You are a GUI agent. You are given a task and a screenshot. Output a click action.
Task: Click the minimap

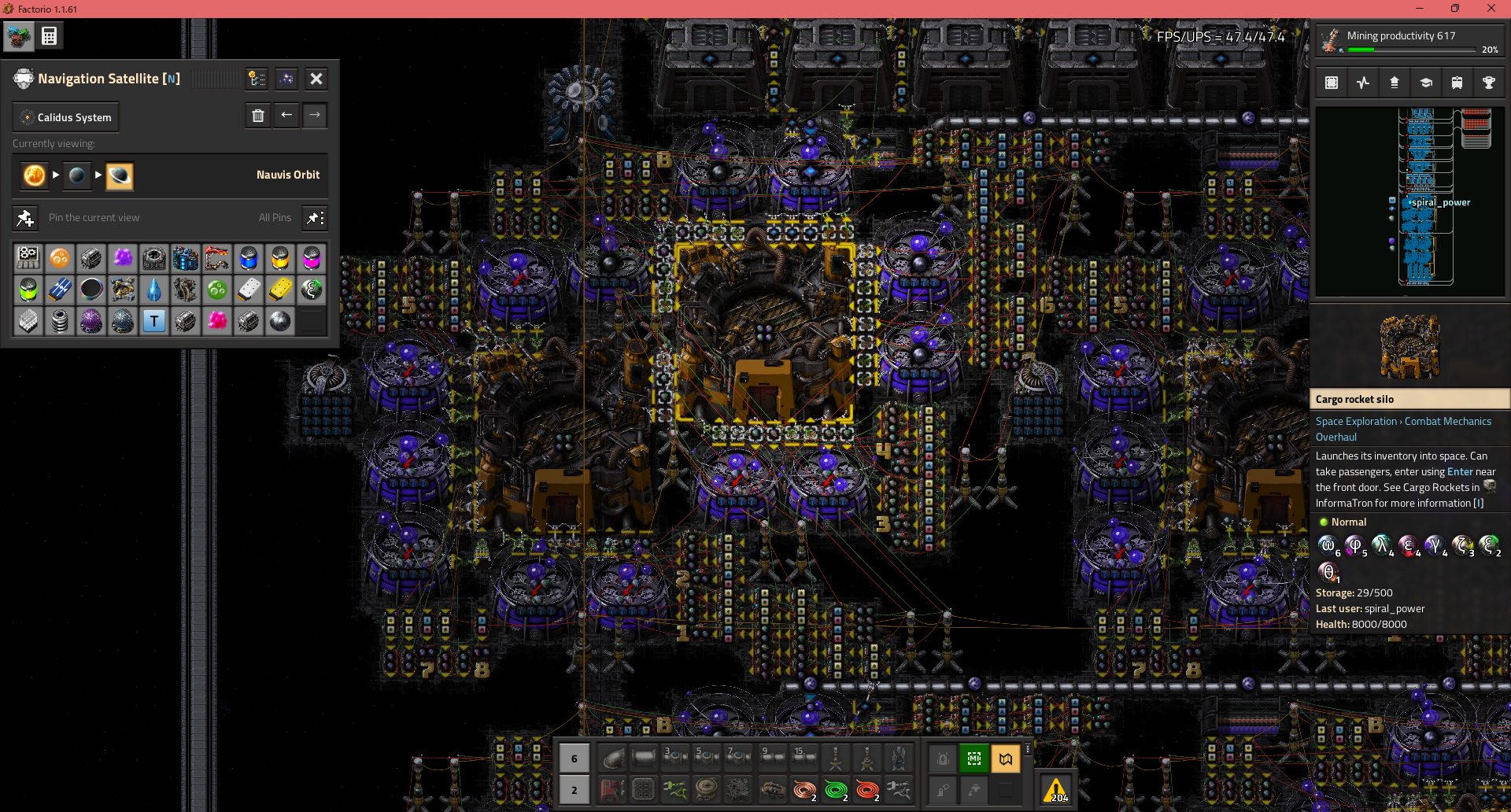coord(1409,202)
